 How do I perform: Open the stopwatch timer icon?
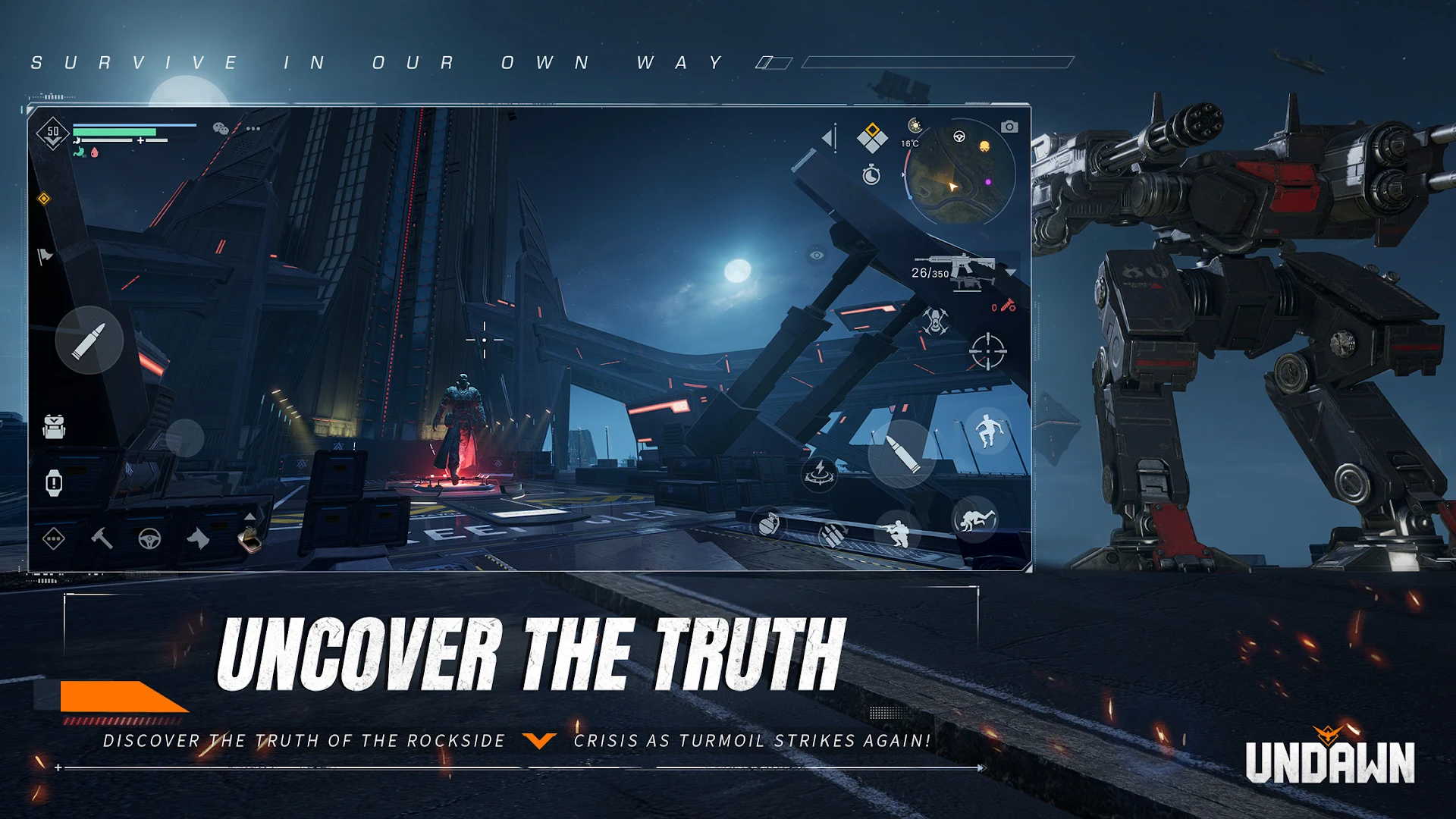point(871,174)
